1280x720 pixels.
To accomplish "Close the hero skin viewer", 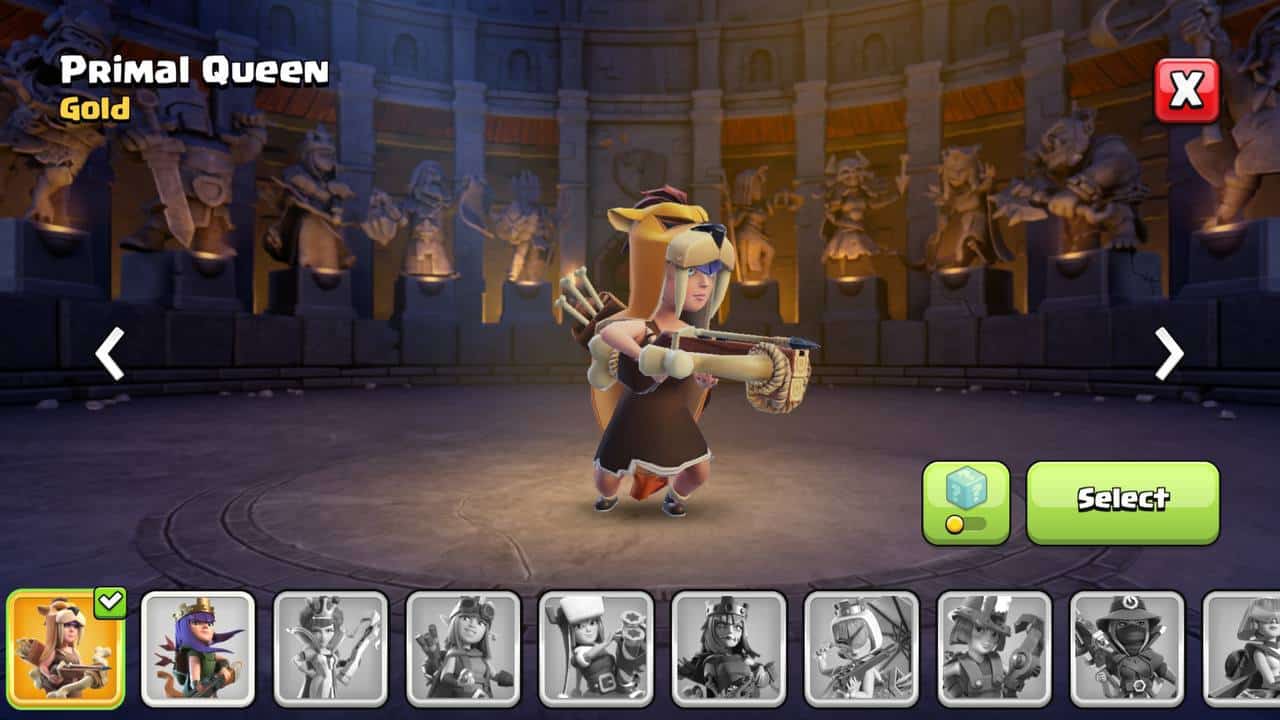I will click(1187, 90).
